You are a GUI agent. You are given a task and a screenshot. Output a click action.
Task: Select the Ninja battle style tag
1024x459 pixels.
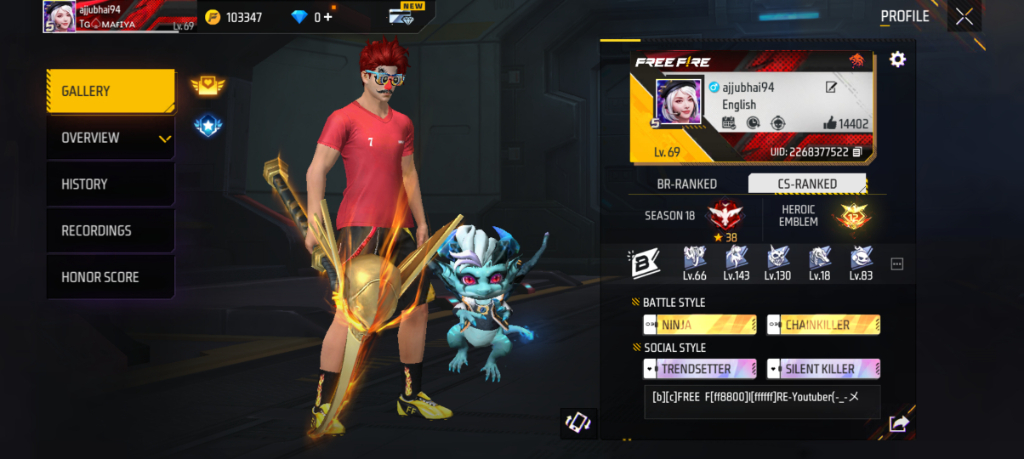pyautogui.click(x=699, y=325)
